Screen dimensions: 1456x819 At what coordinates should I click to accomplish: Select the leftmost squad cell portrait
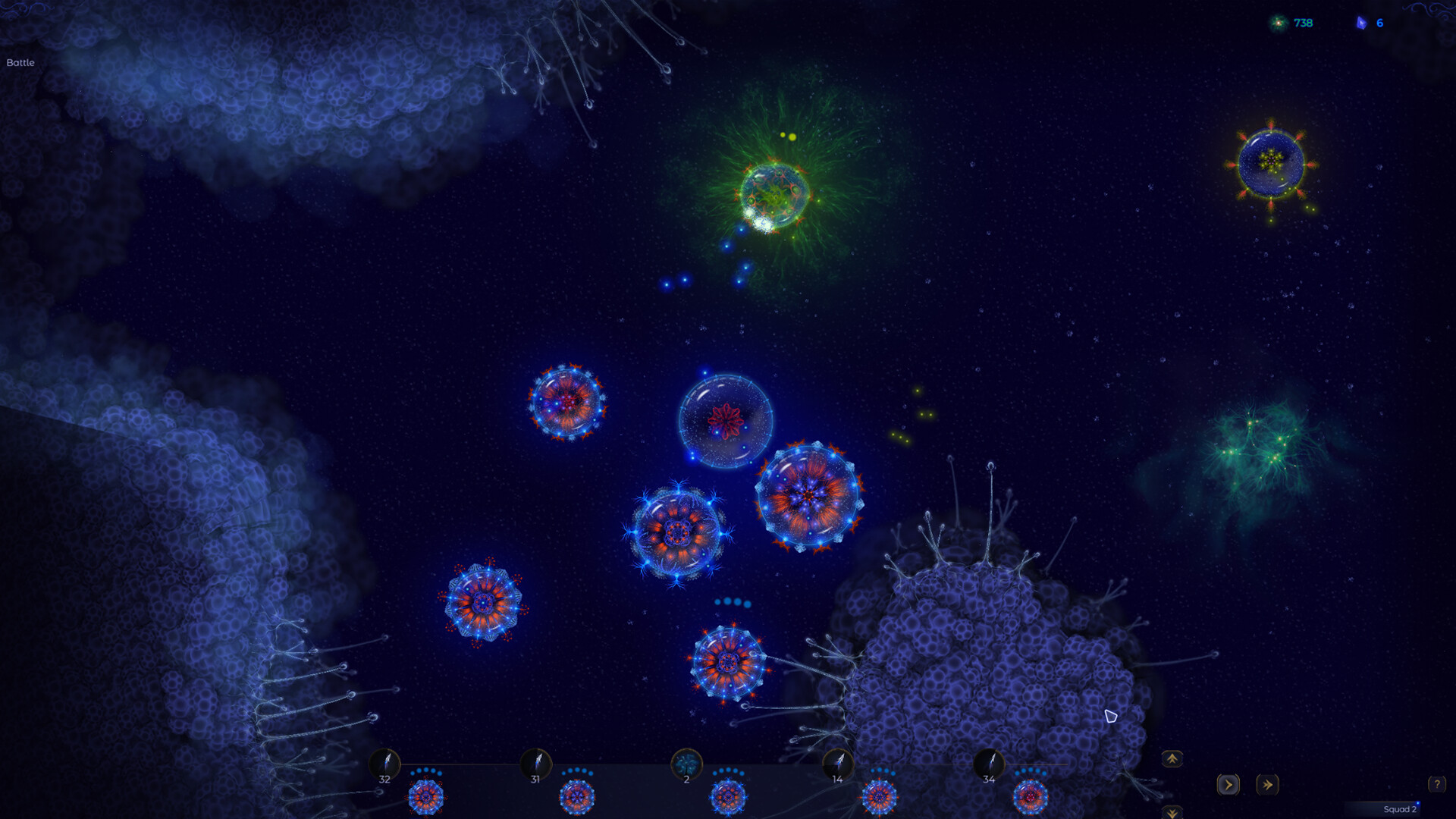click(x=426, y=796)
